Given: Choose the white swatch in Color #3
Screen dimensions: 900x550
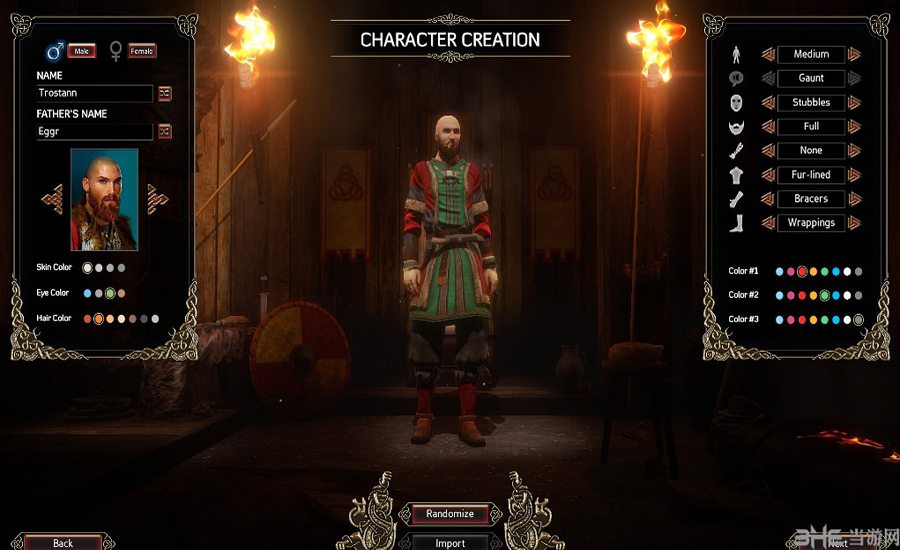Looking at the screenshot, I should point(847,320).
